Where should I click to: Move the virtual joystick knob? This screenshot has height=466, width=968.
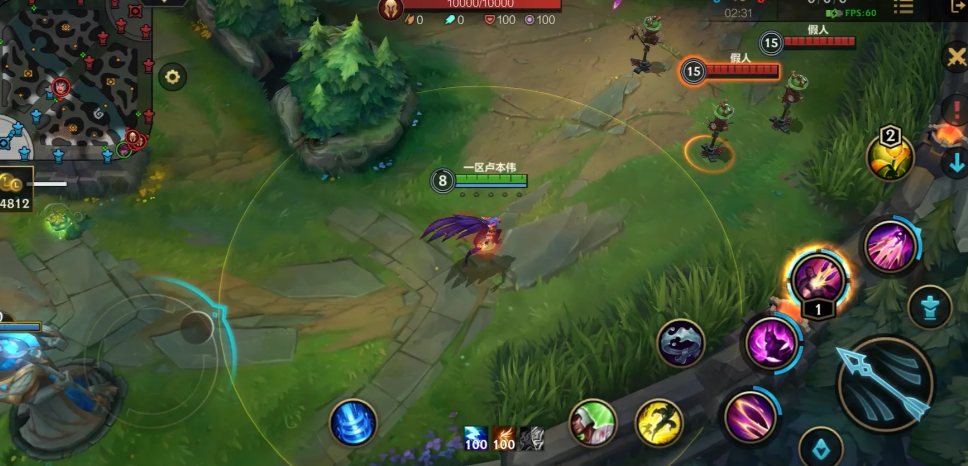pyautogui.click(x=197, y=327)
